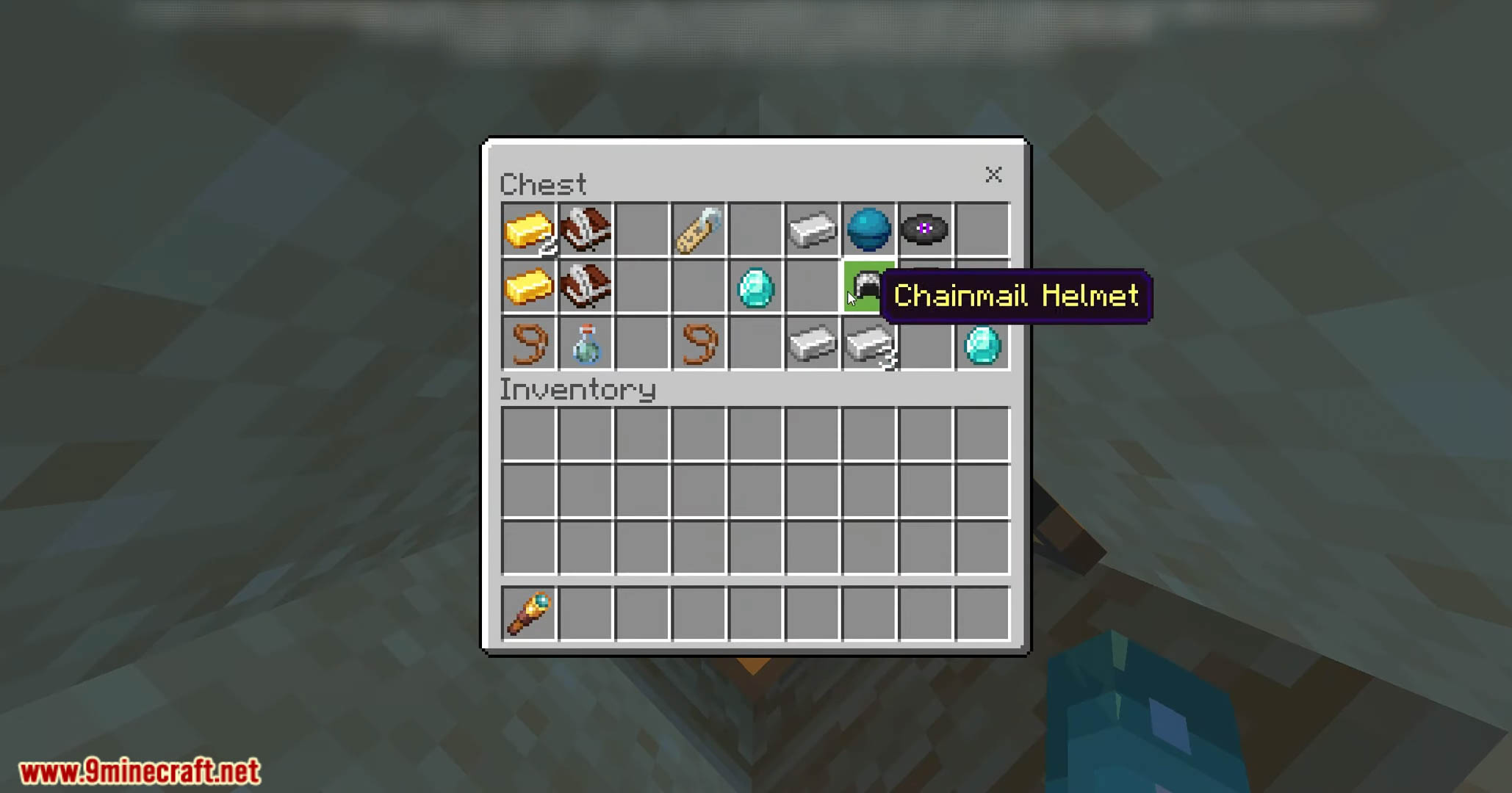Take the stack of three iron ingots

tap(870, 344)
